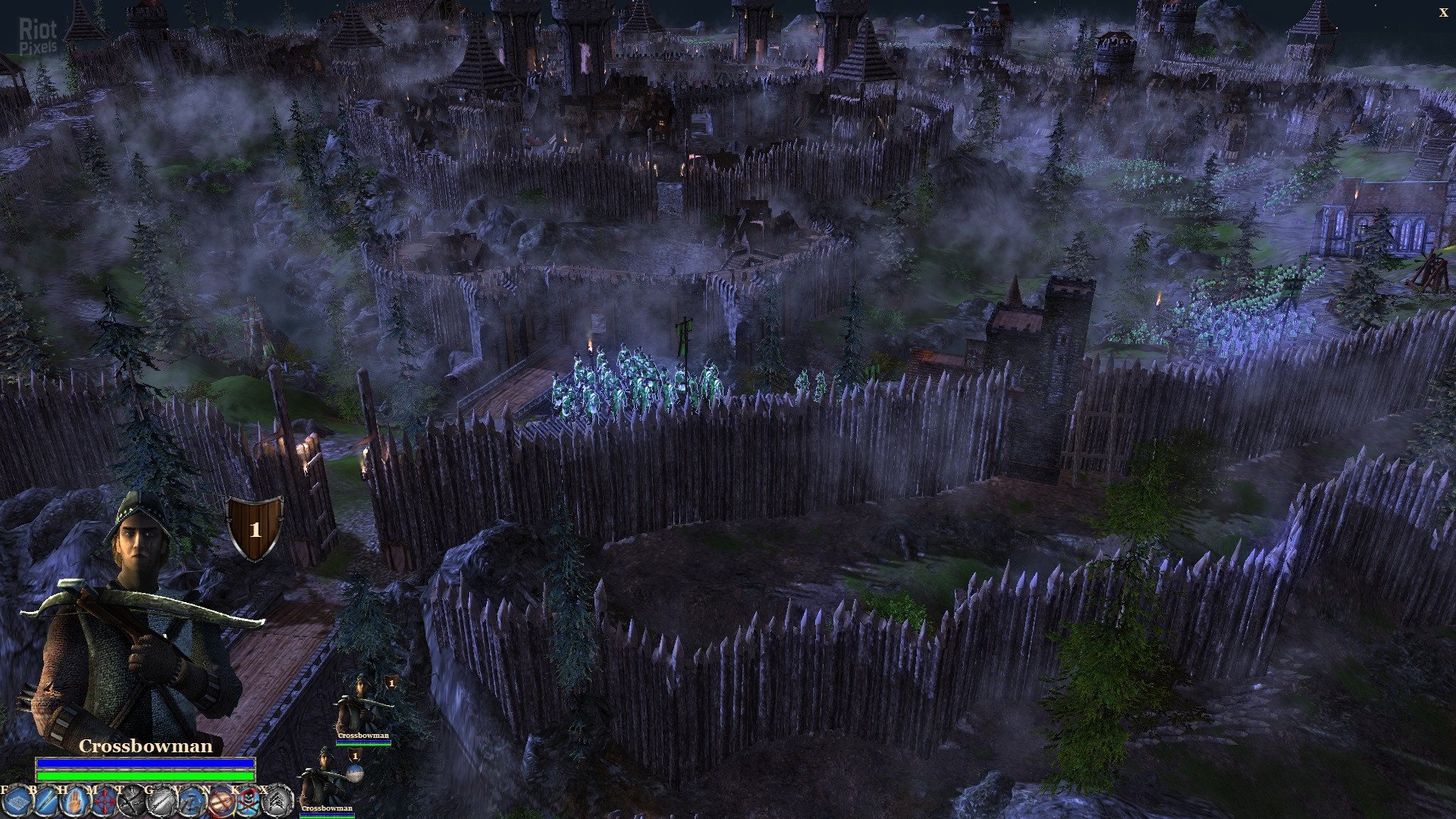Viewport: 1456px width, 819px height.
Task: Open the grey rank chevrons icon
Action: click(x=278, y=800)
